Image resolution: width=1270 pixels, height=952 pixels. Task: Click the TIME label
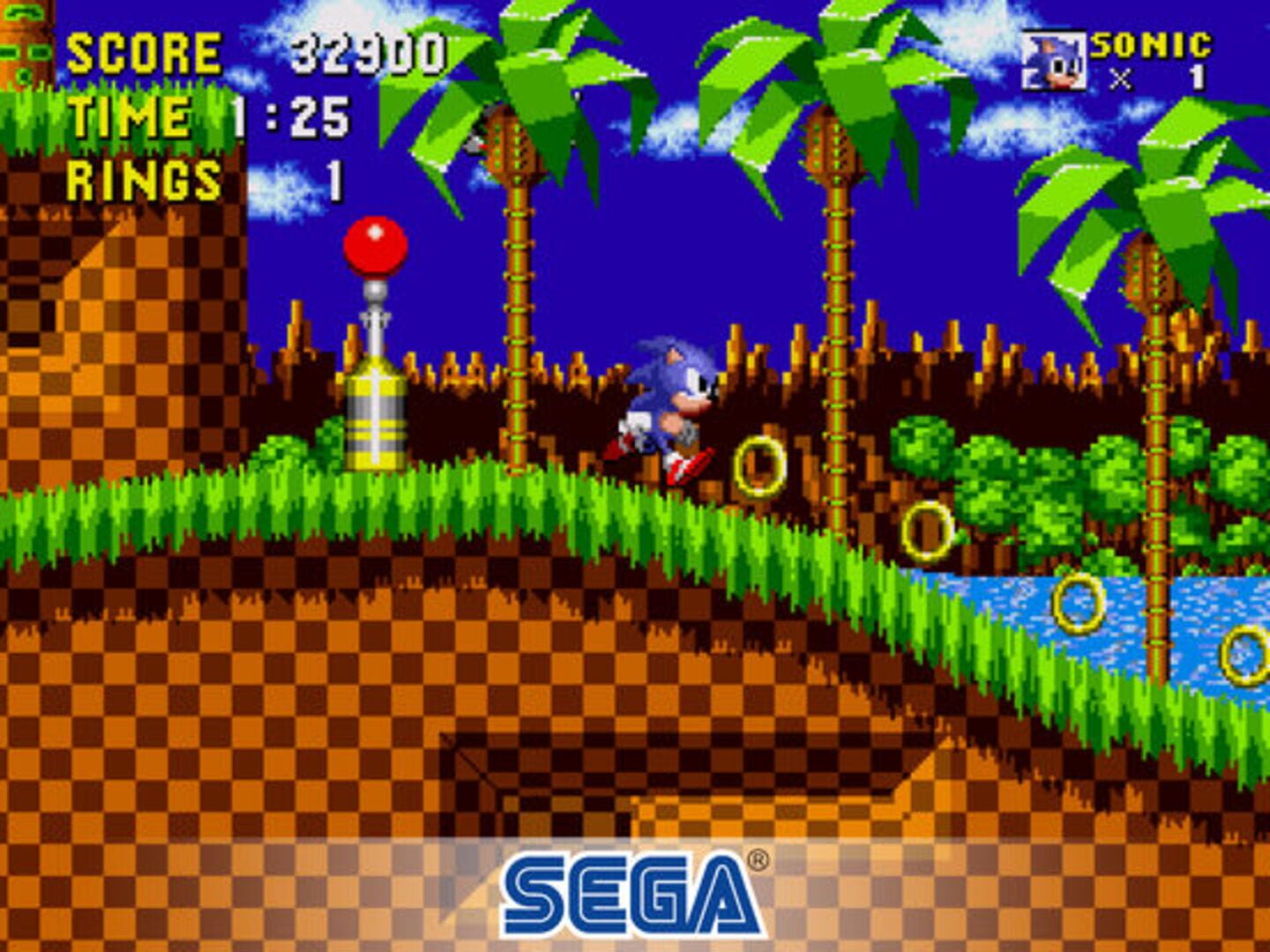click(132, 117)
